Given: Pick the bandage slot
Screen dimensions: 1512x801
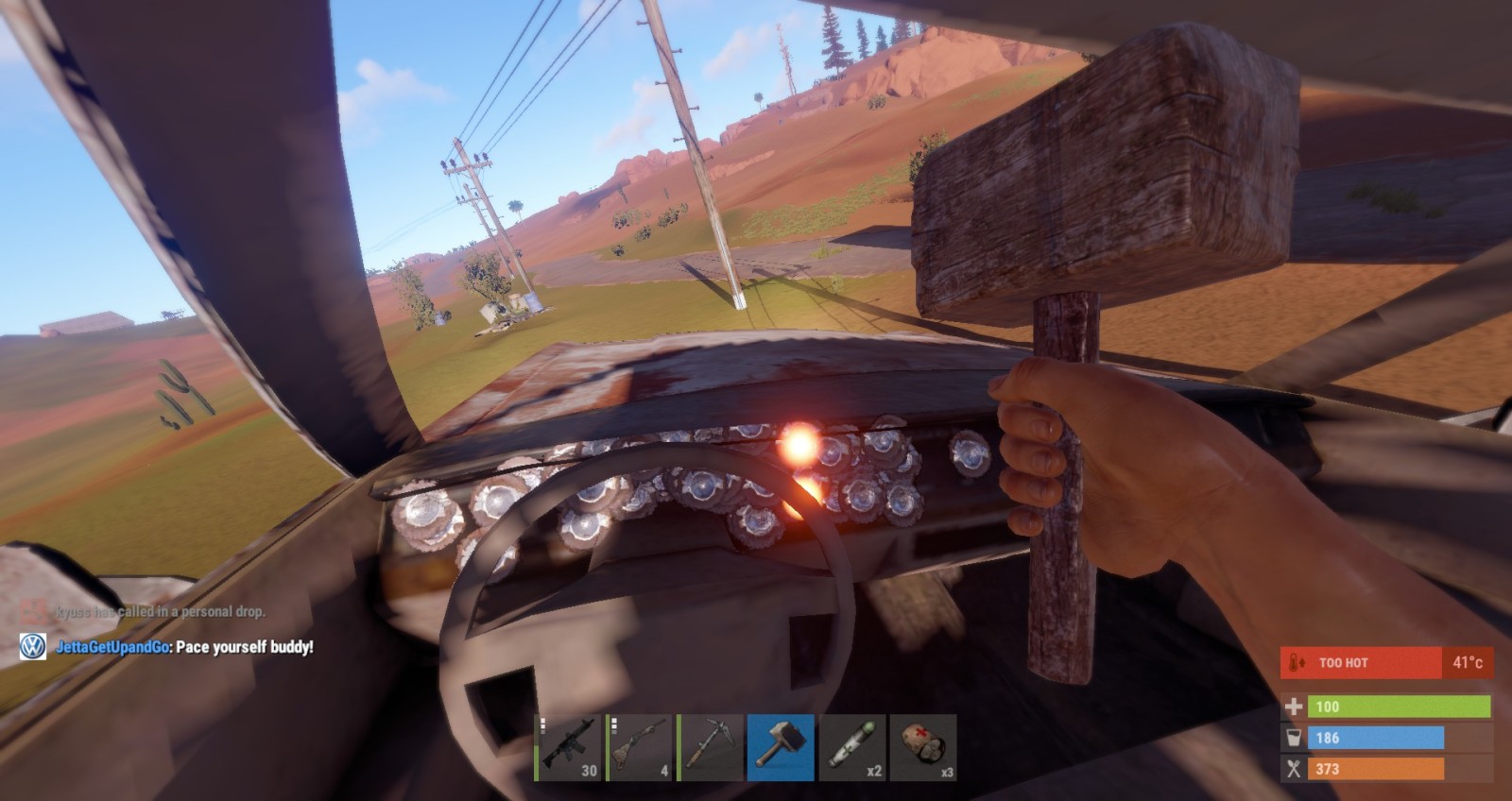Looking at the screenshot, I should point(922,747).
